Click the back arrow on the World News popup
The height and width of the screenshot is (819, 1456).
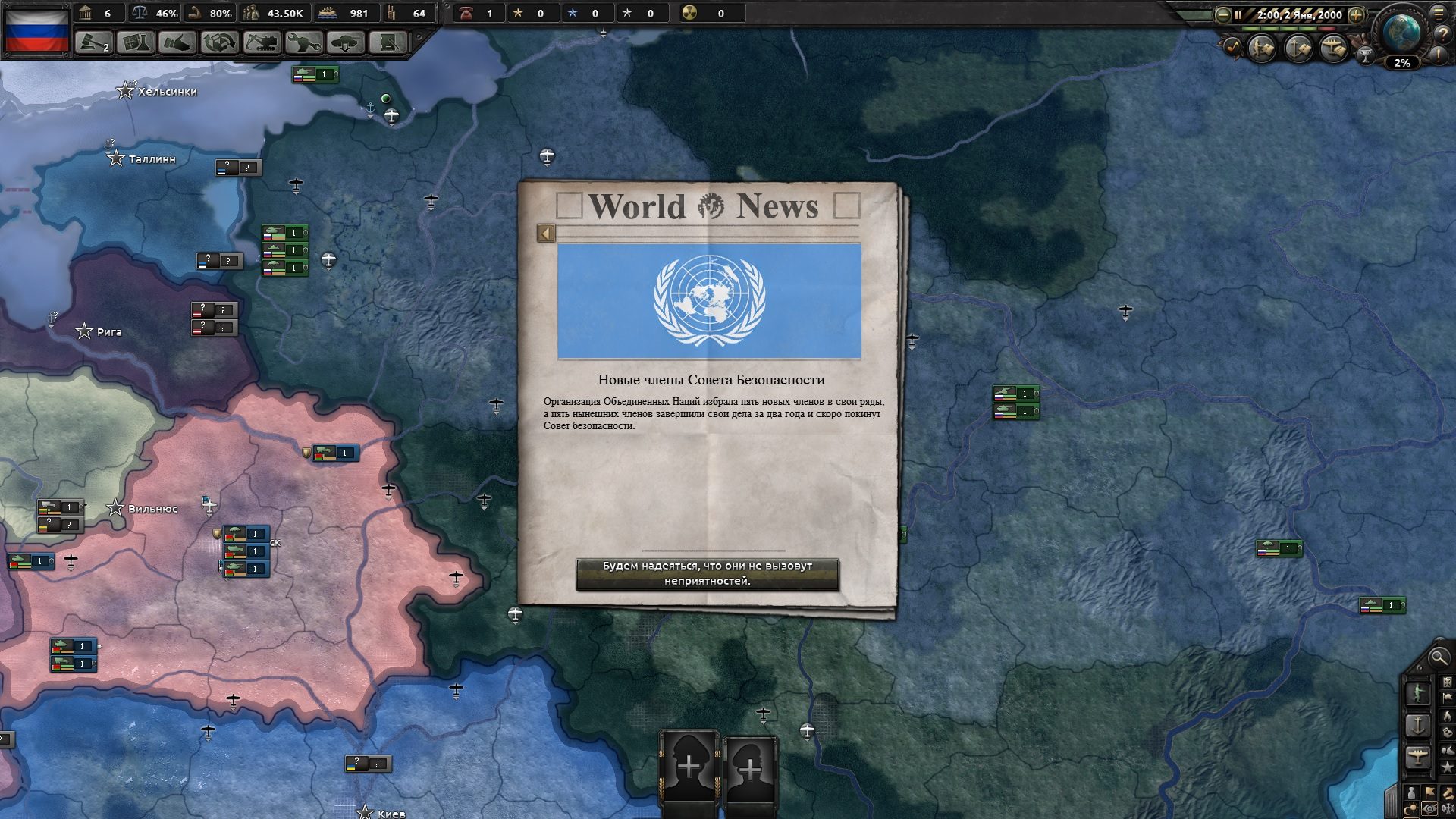pyautogui.click(x=544, y=232)
